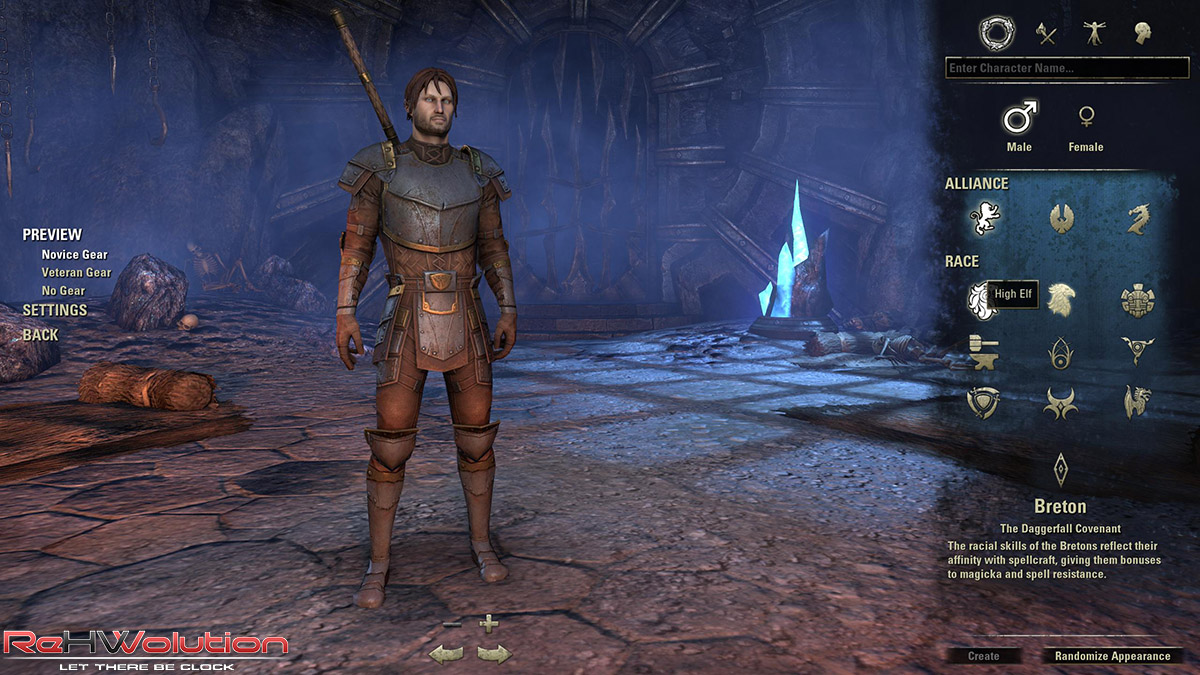Select the ouroboros ring tab
1200x675 pixels.
(996, 34)
